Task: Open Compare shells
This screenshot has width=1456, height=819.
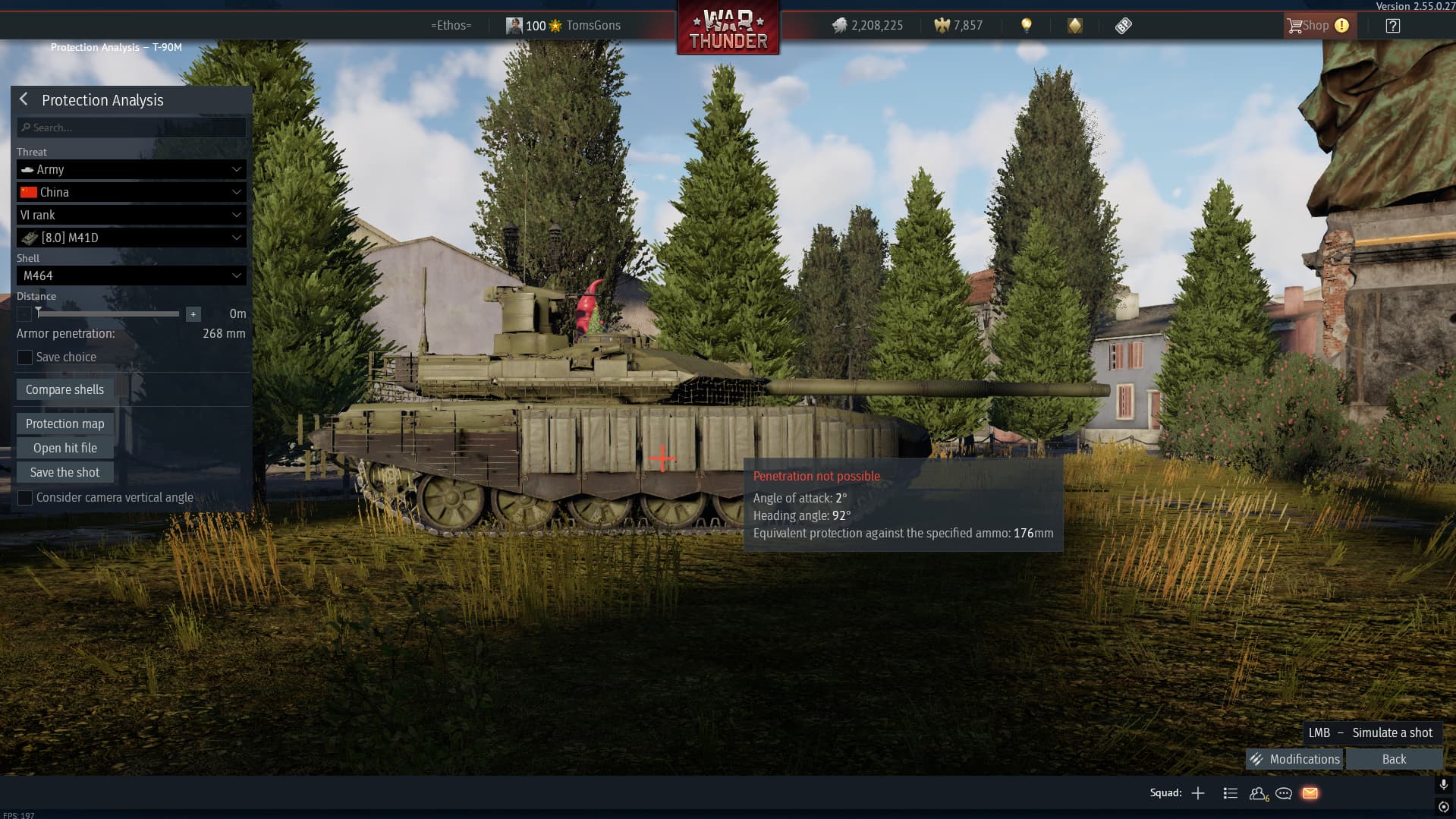Action: tap(64, 389)
